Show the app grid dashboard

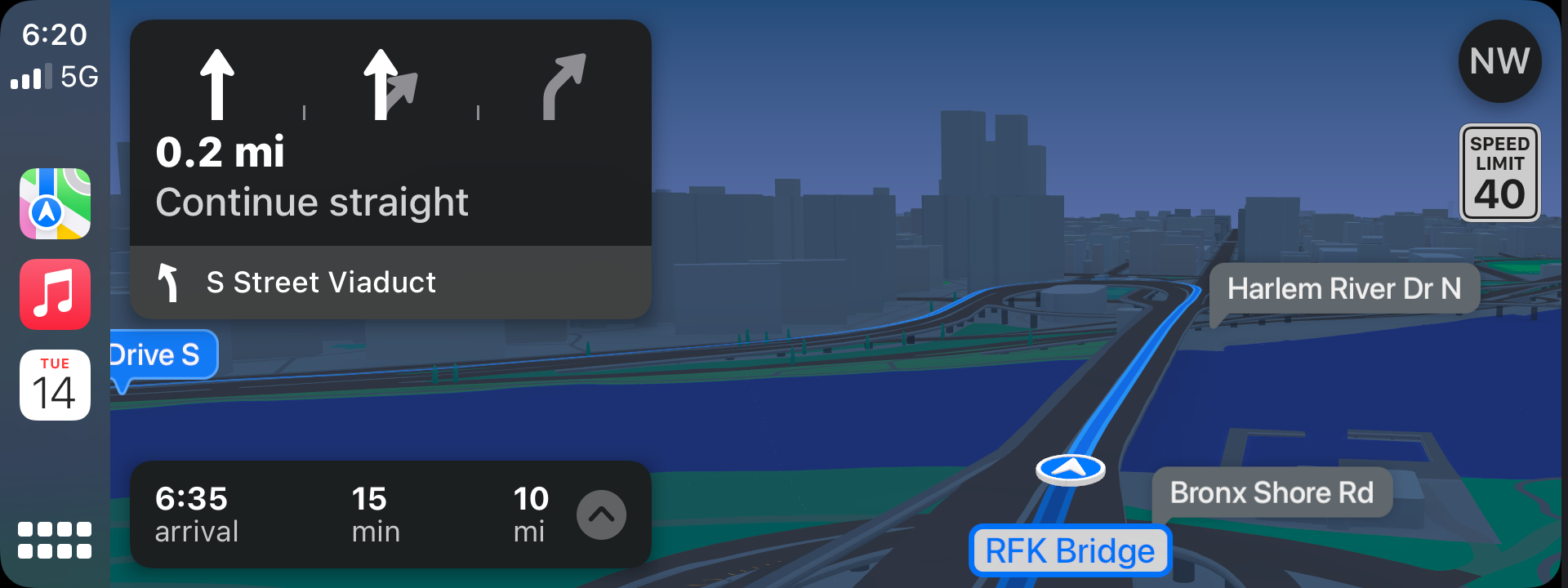[55, 540]
